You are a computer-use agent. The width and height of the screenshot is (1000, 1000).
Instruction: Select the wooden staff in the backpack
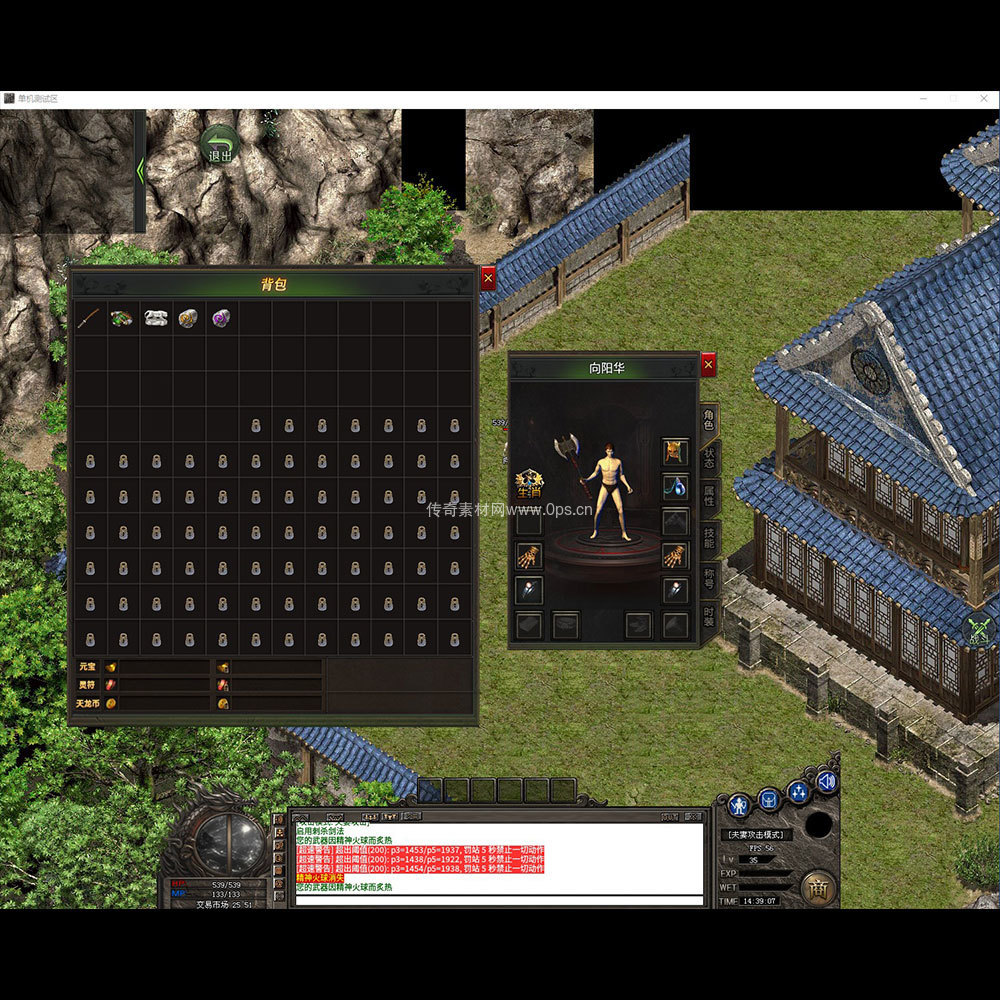[90, 318]
